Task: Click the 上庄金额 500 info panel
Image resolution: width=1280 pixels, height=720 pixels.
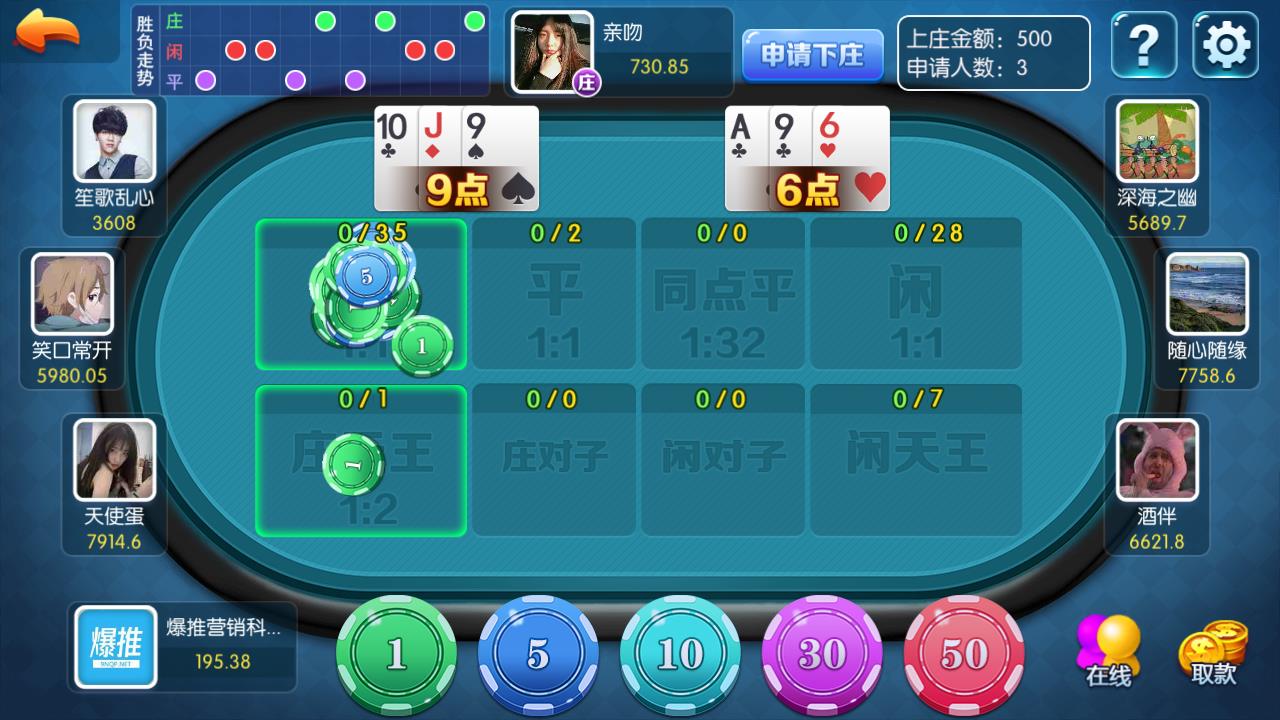Action: click(x=993, y=54)
